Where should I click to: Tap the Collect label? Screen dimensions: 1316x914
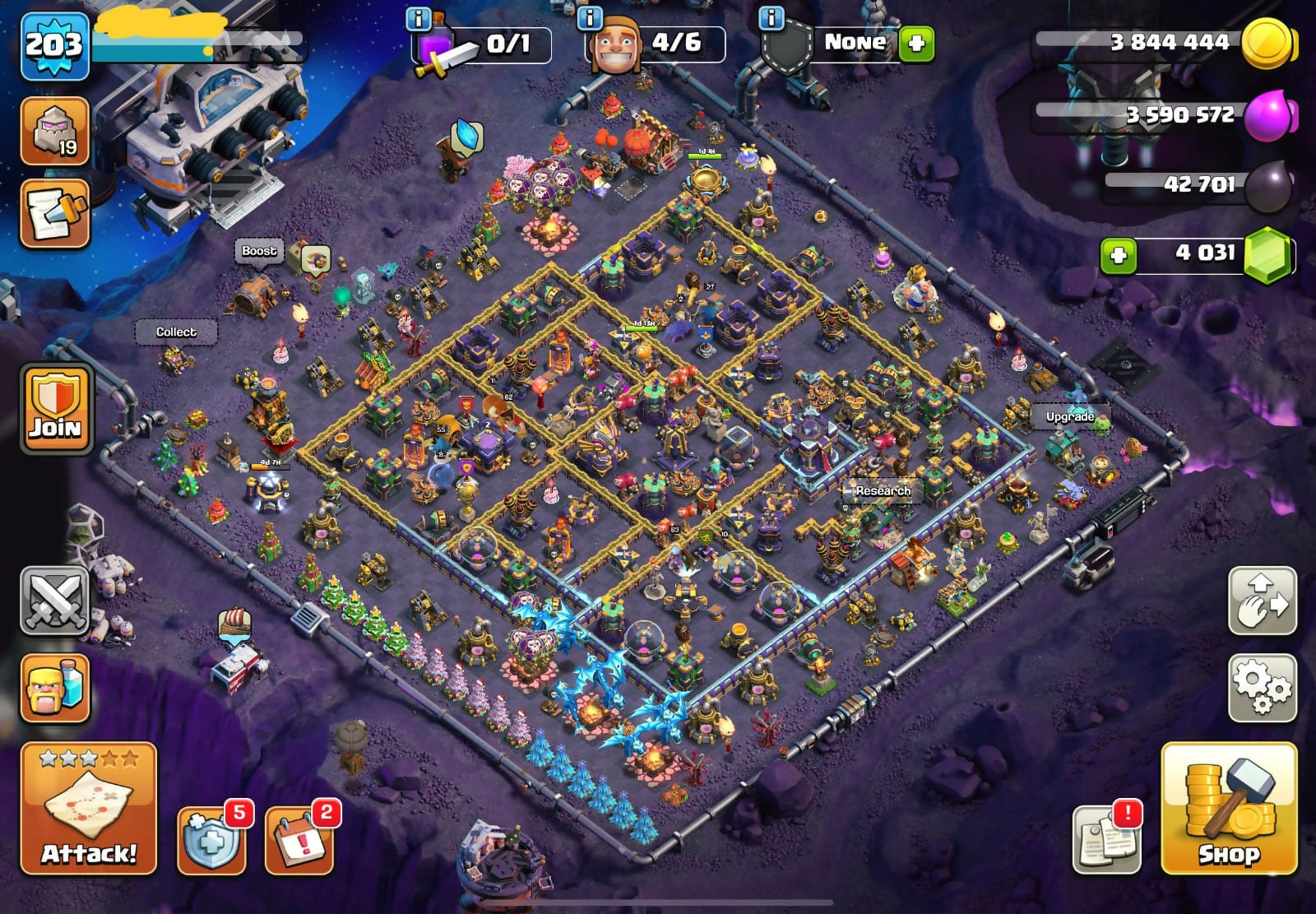pyautogui.click(x=176, y=332)
